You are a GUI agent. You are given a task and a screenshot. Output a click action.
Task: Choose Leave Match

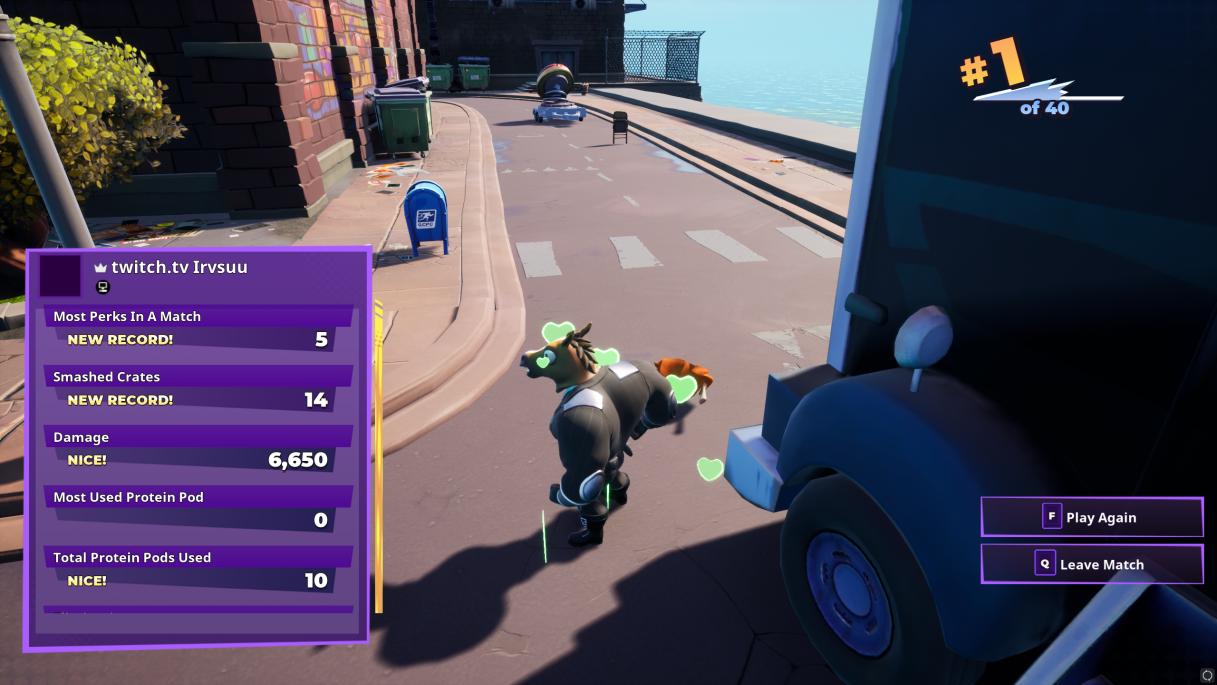1091,564
